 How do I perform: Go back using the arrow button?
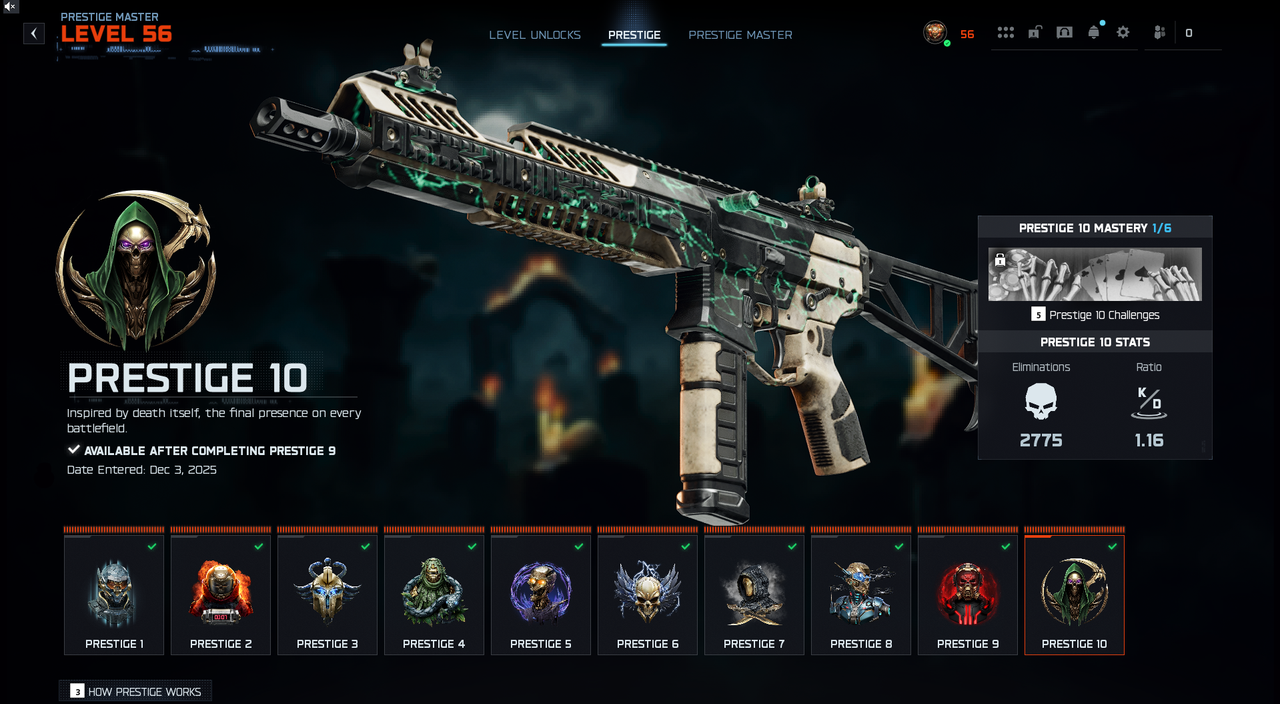pos(34,33)
